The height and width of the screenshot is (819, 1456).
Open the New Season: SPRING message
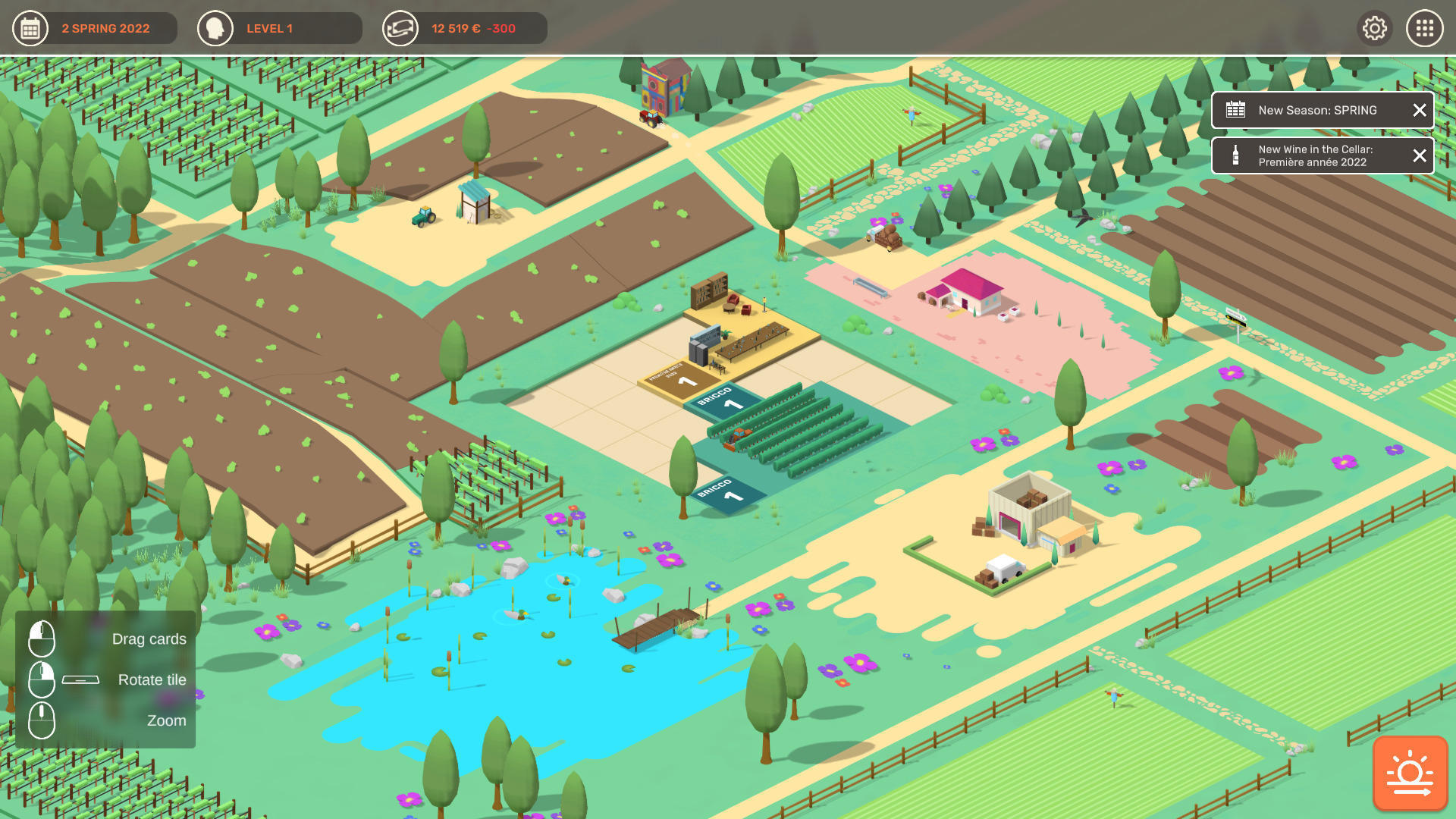coord(1317,111)
